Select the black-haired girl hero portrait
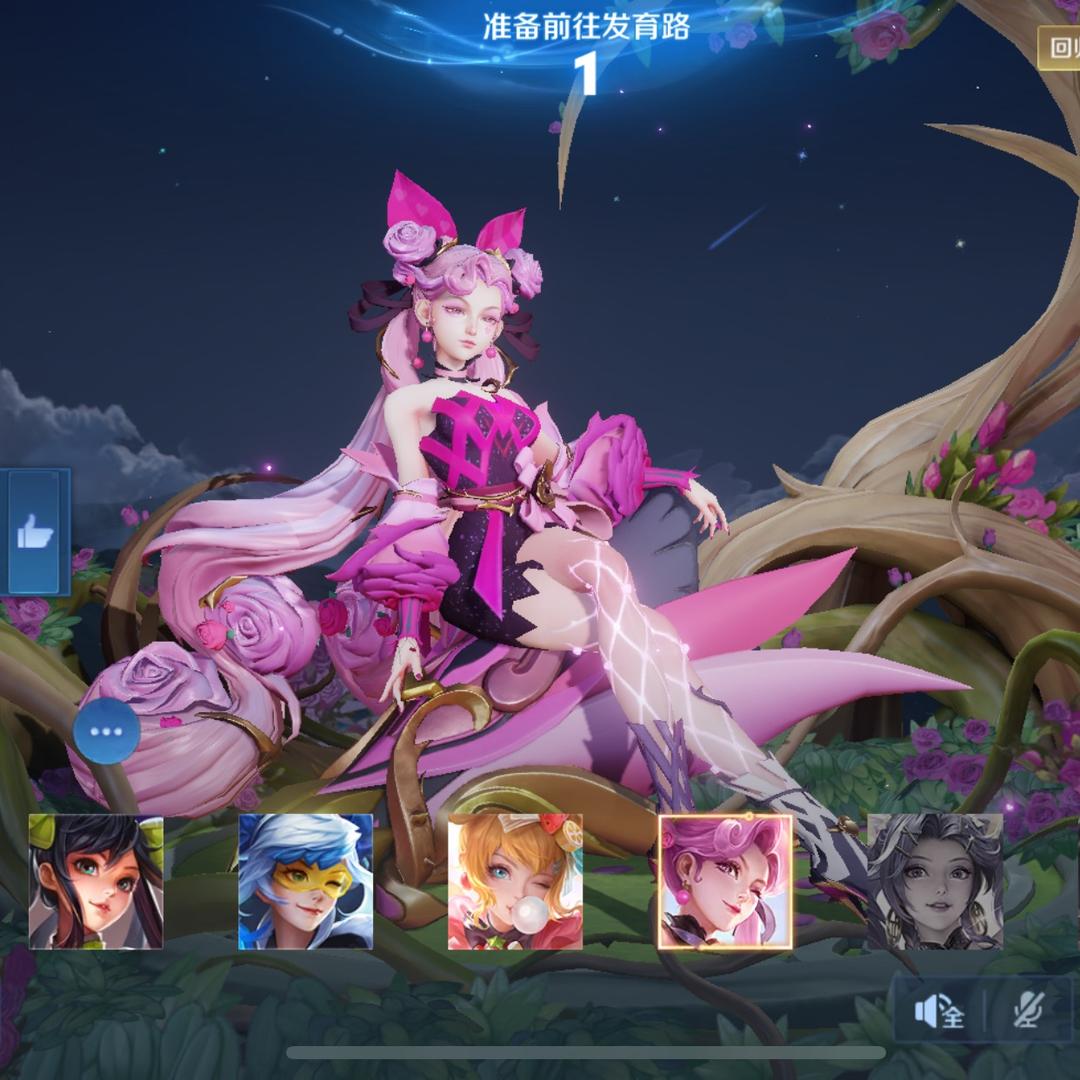Viewport: 1080px width, 1080px height. [x=96, y=881]
